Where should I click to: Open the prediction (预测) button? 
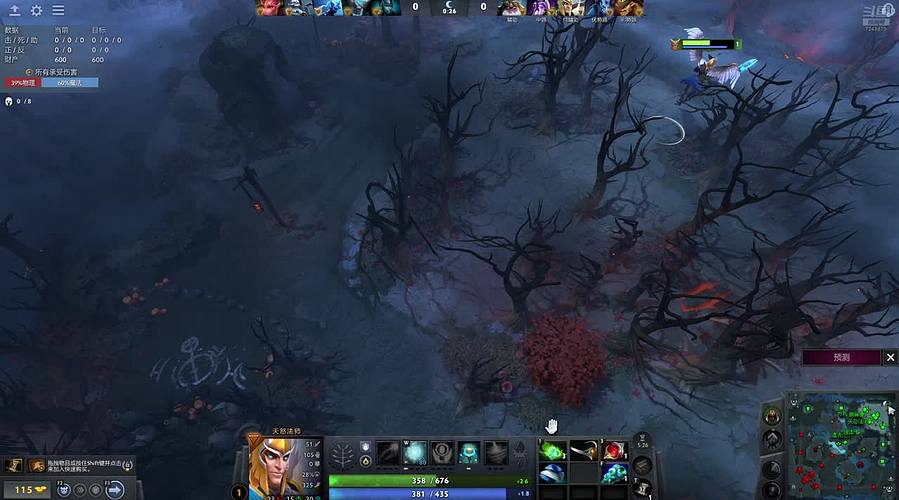841,357
